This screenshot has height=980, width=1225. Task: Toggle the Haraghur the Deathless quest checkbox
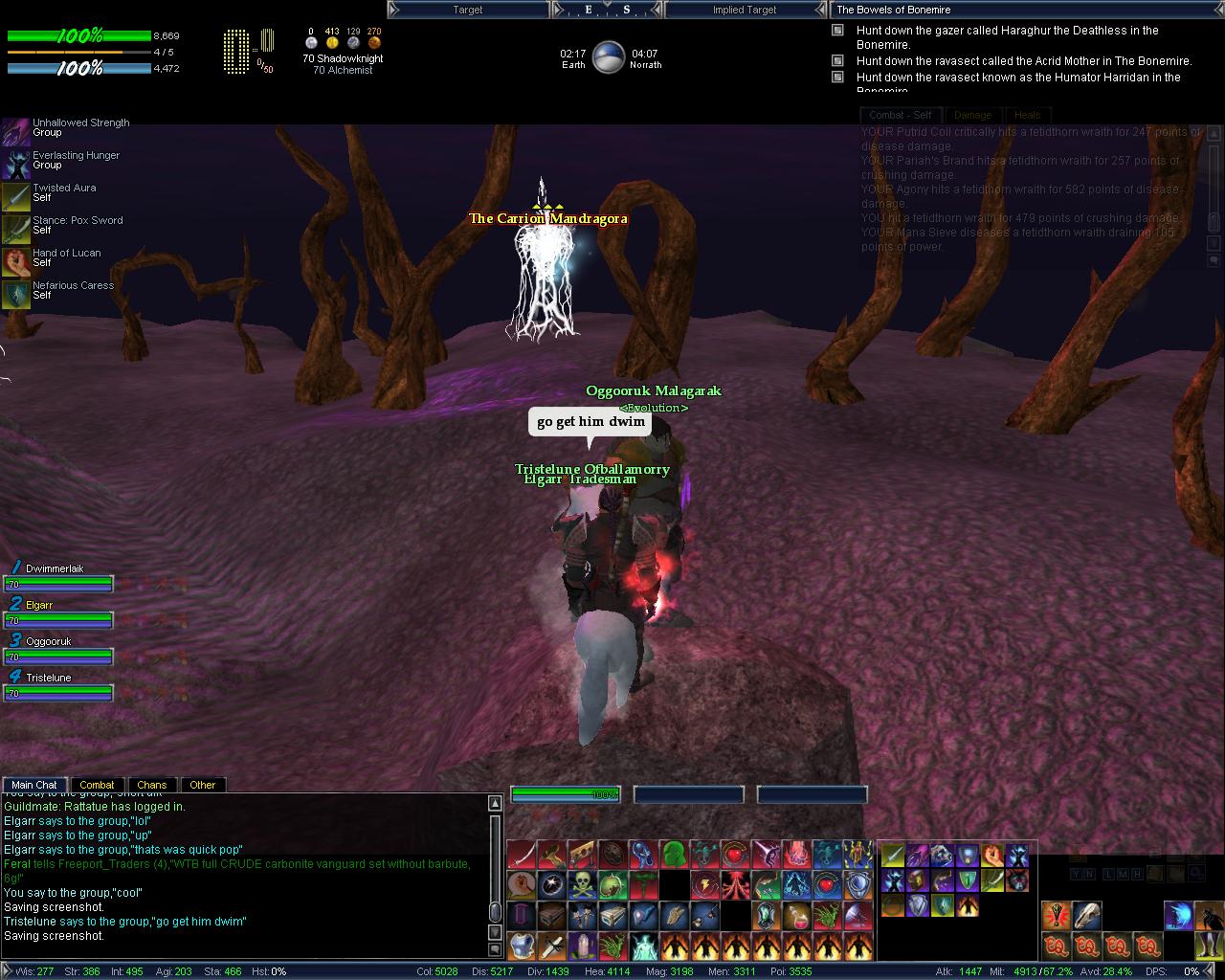837,31
